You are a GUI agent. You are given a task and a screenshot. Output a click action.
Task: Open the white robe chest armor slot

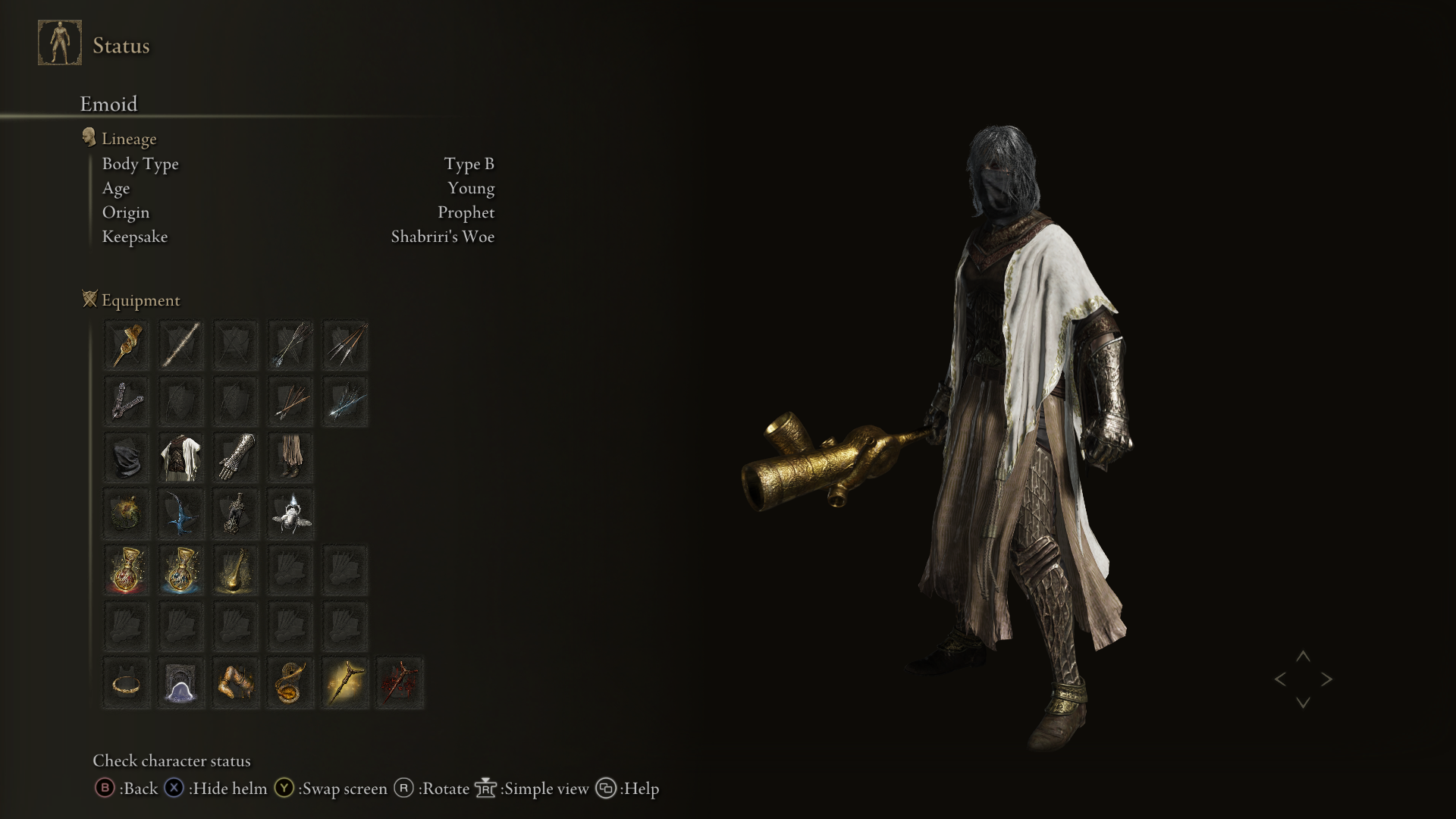(181, 457)
